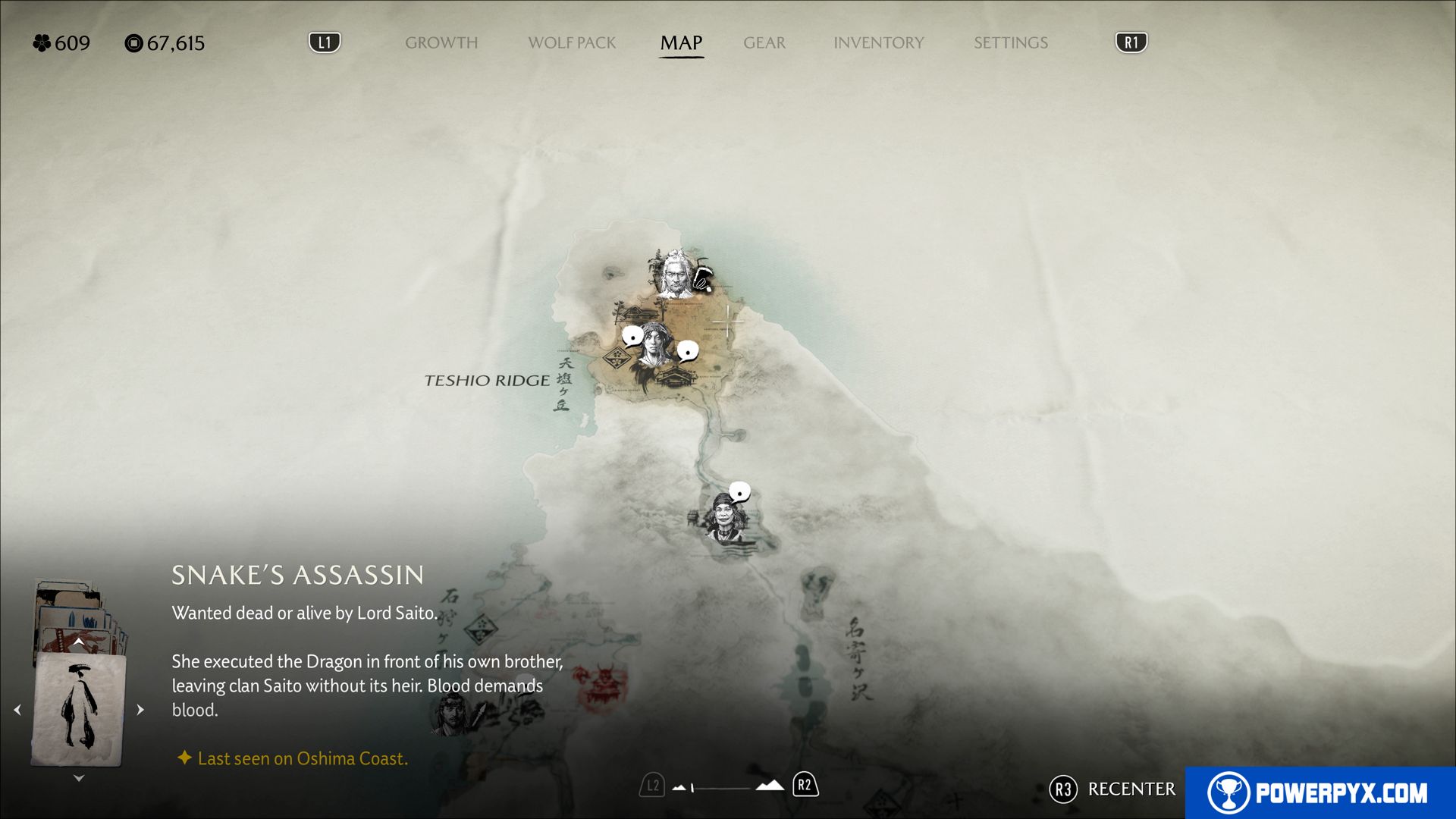Image resolution: width=1456 pixels, height=819 pixels.
Task: Go to the Gear tab
Action: 764,43
